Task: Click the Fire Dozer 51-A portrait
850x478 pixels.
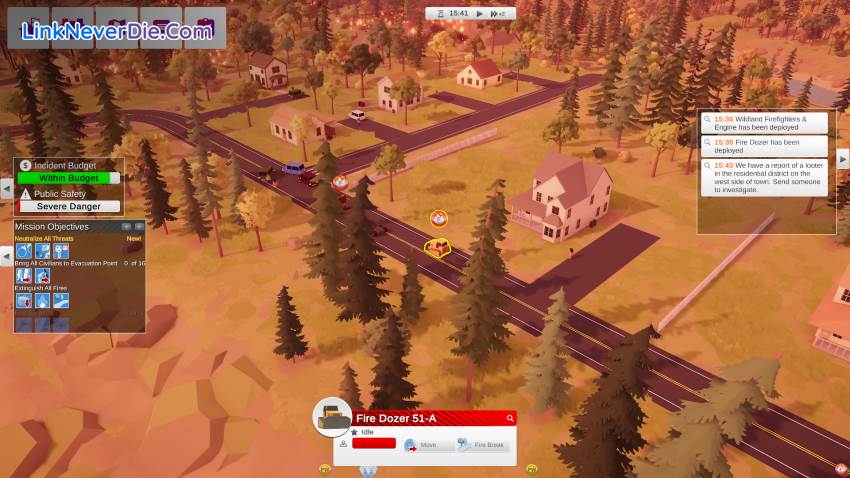Action: point(332,418)
